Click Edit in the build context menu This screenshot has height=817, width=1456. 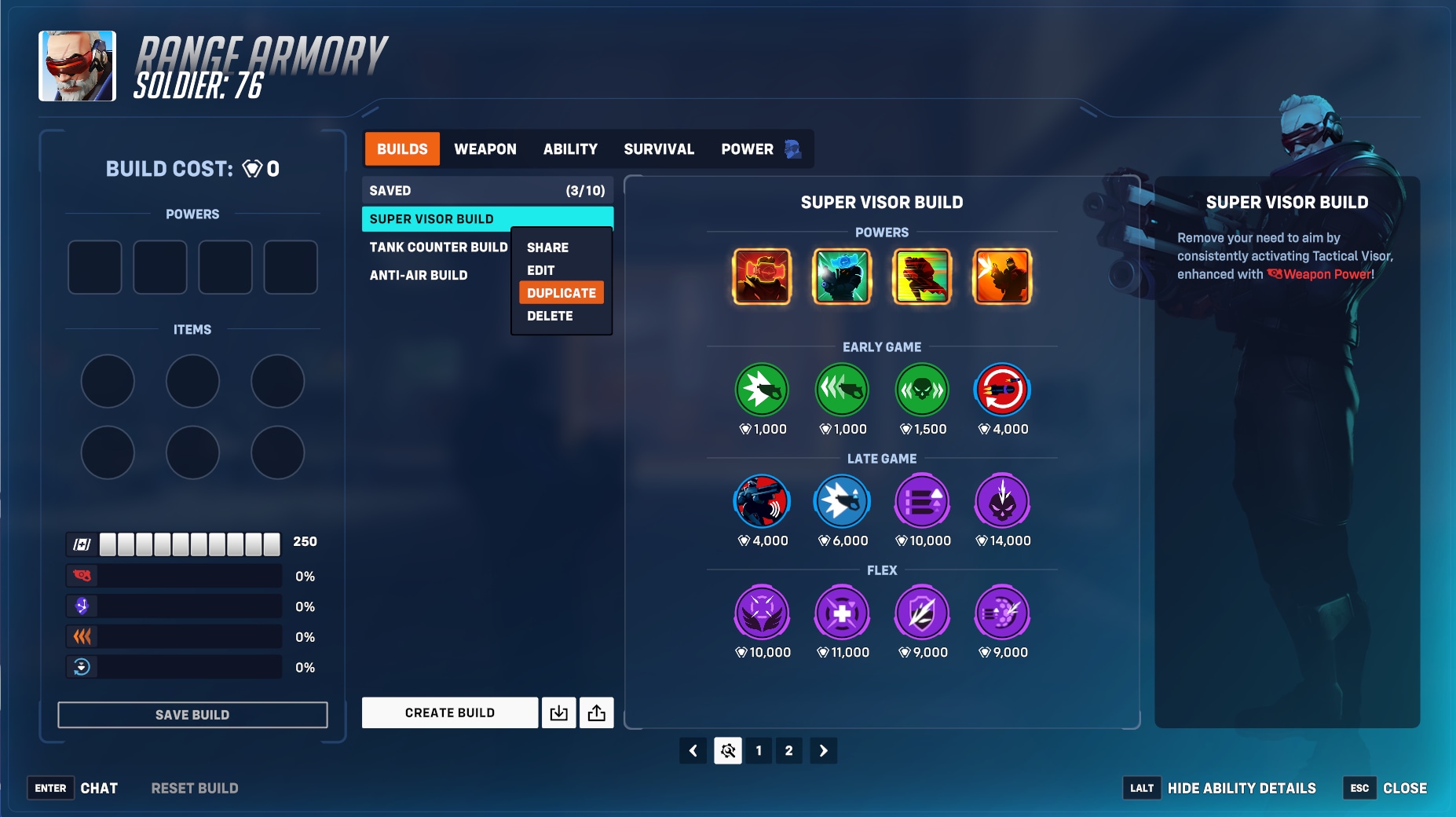[541, 270]
